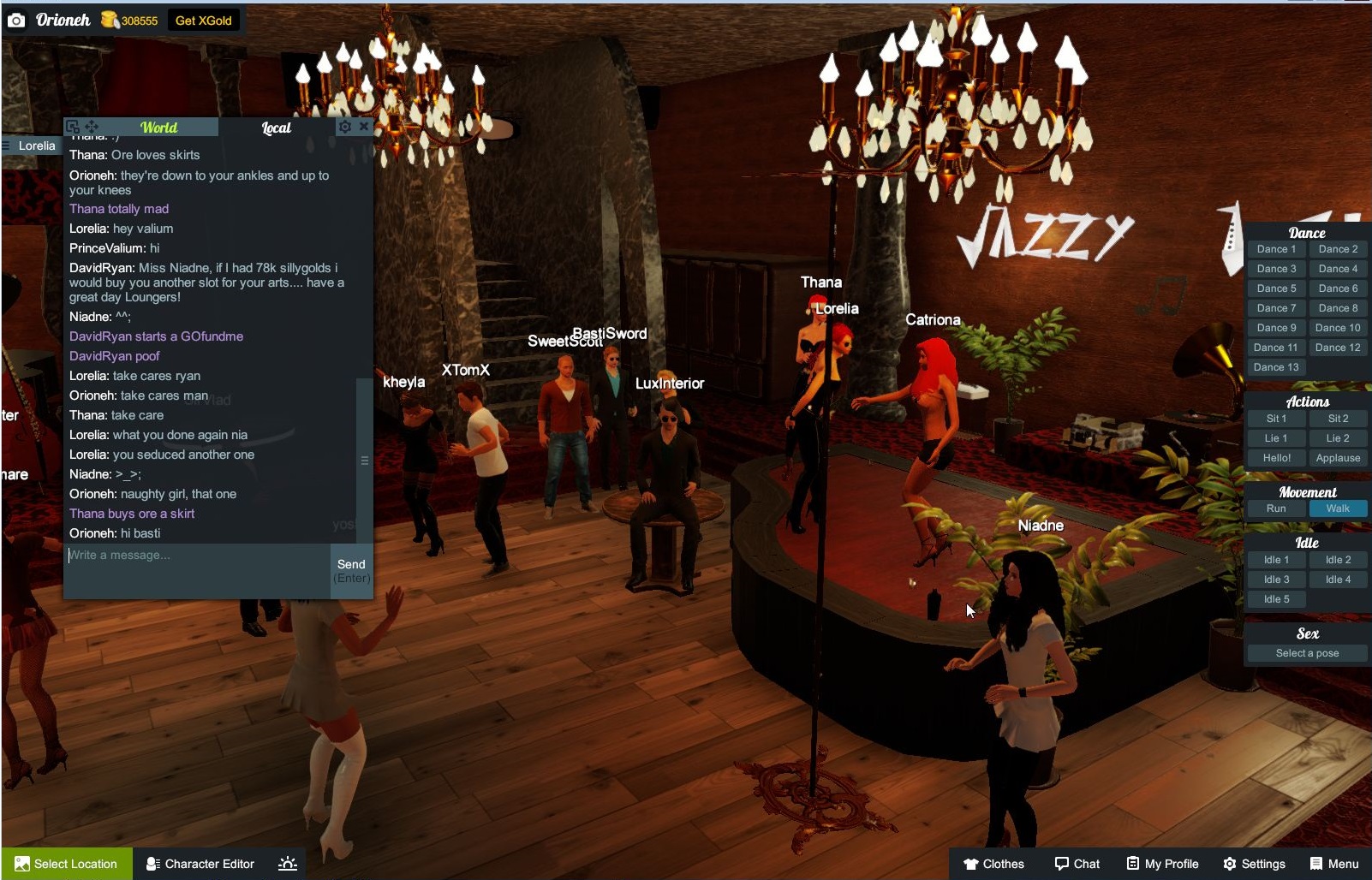Click the chat window popout icon

(73, 125)
